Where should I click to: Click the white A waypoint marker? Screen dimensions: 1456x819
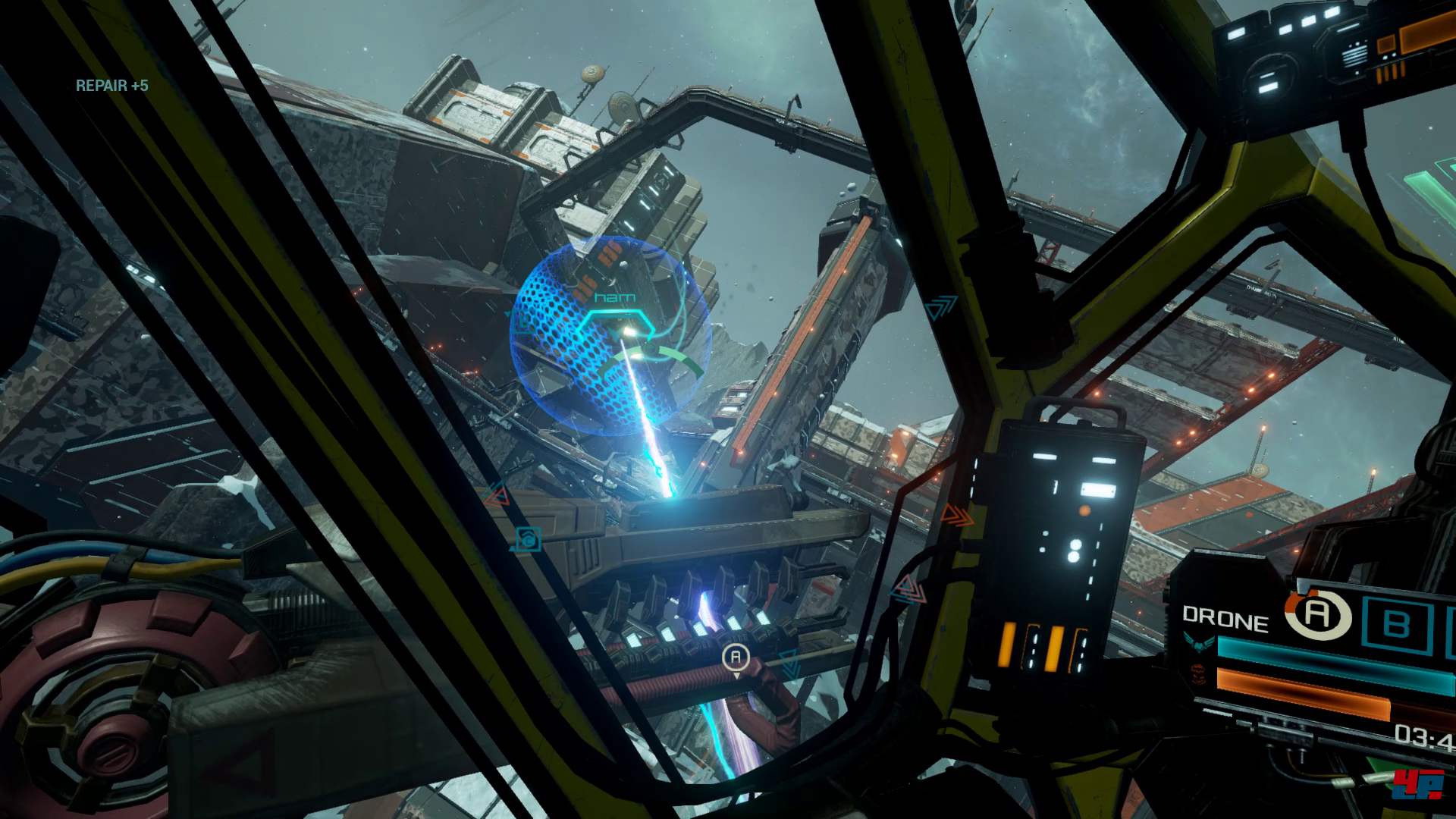click(x=736, y=657)
